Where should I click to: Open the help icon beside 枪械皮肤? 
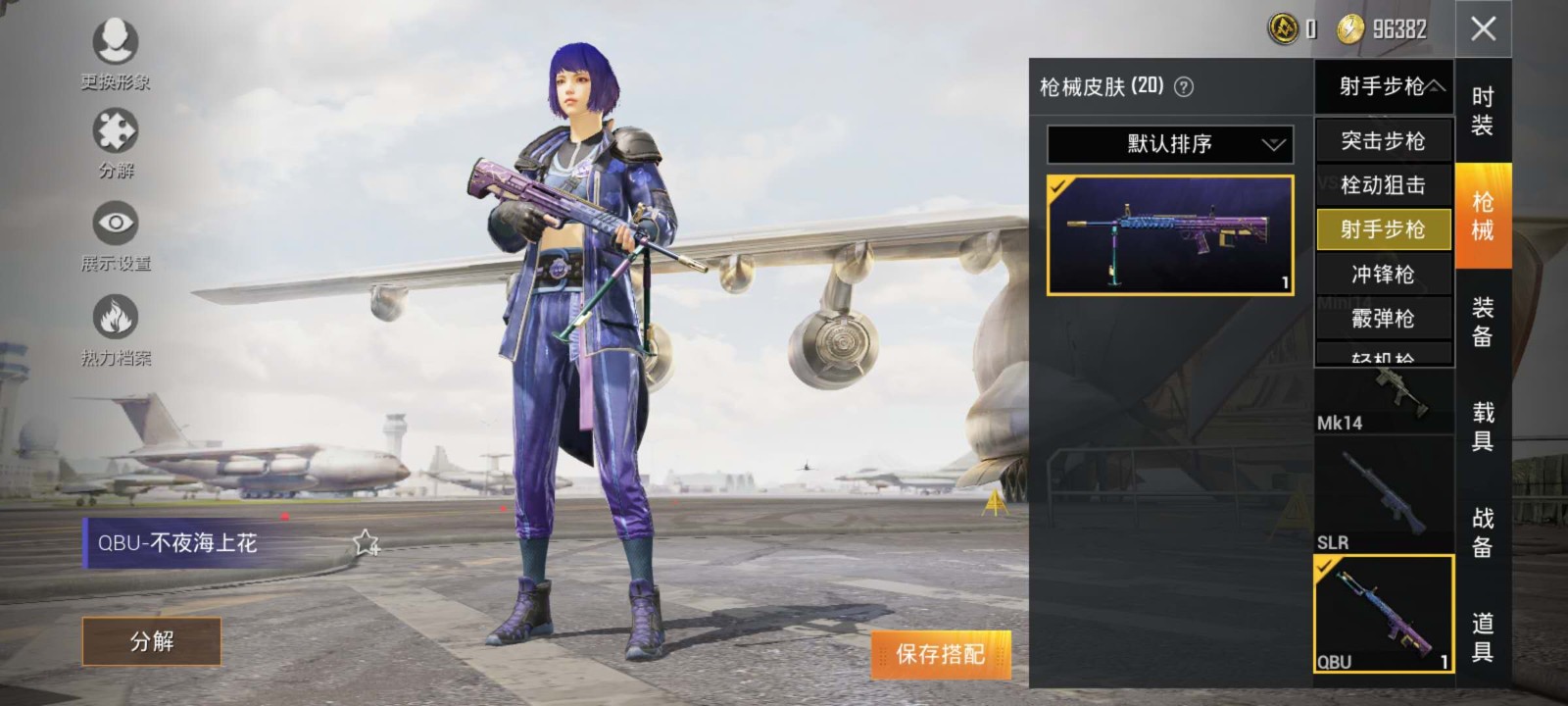pos(1184,87)
